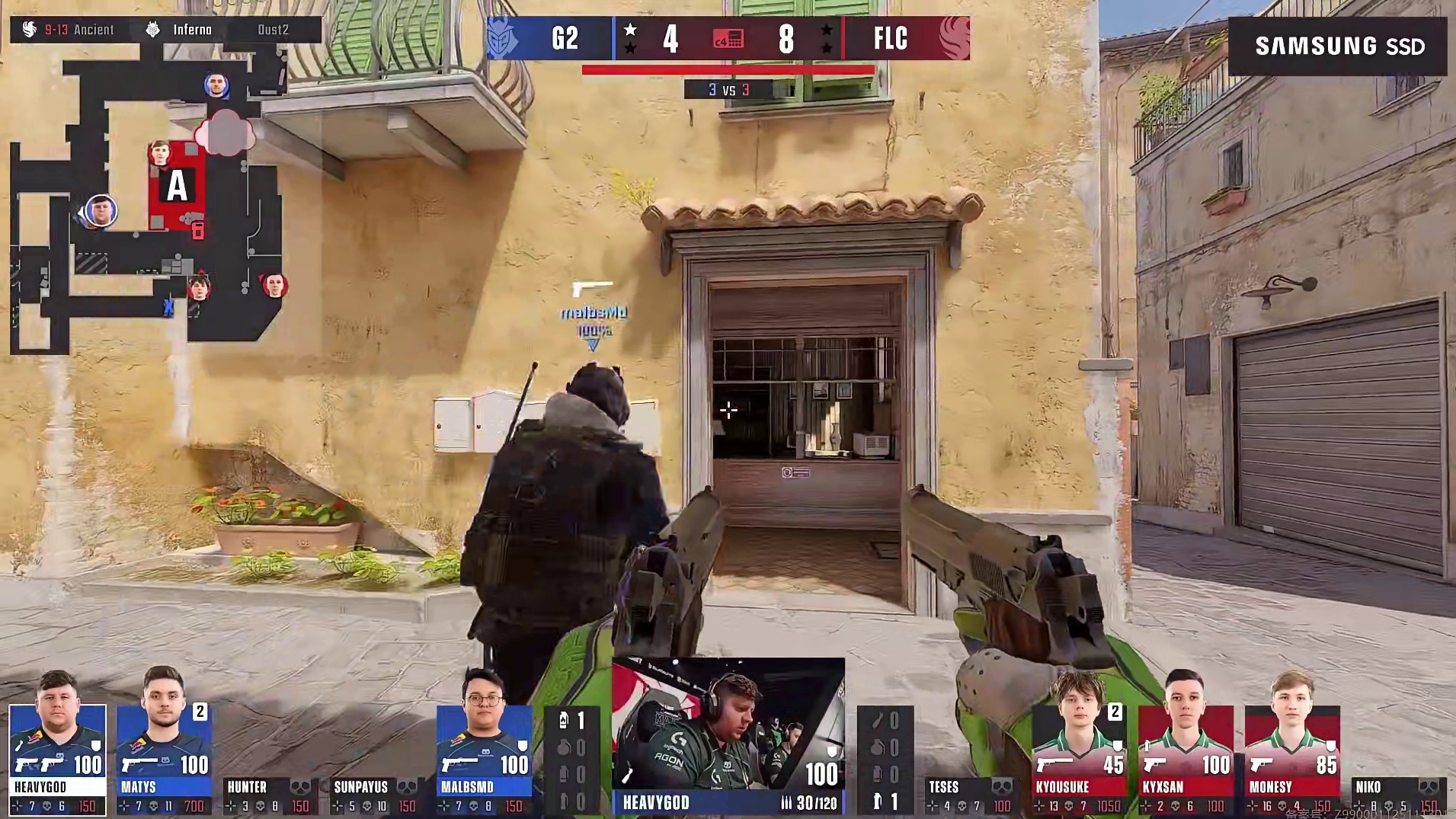
Task: Click the A bombsite marker on minimap
Action: [x=178, y=185]
